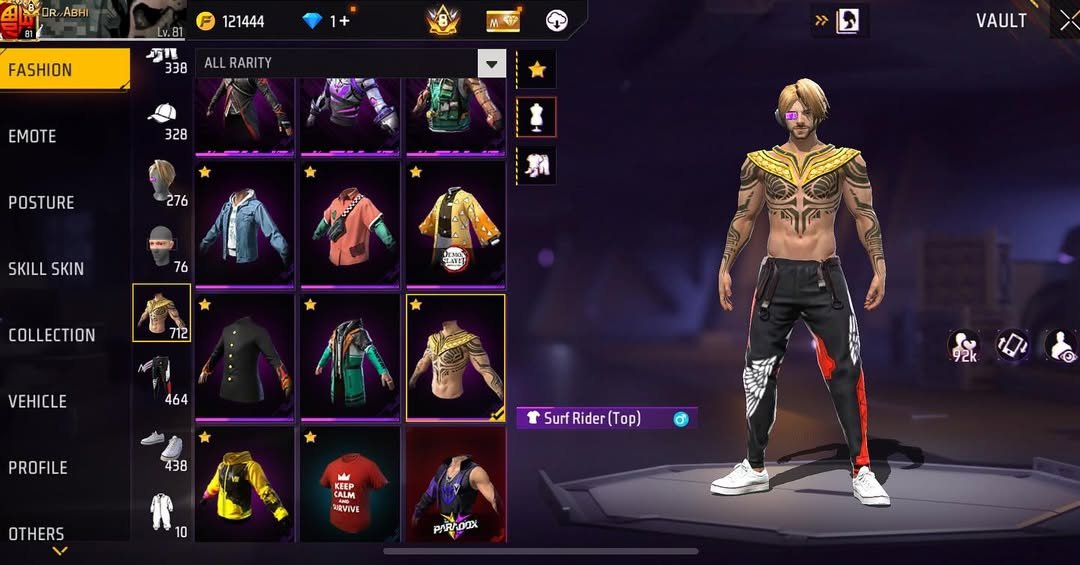Go to the Collection tab

click(52, 335)
